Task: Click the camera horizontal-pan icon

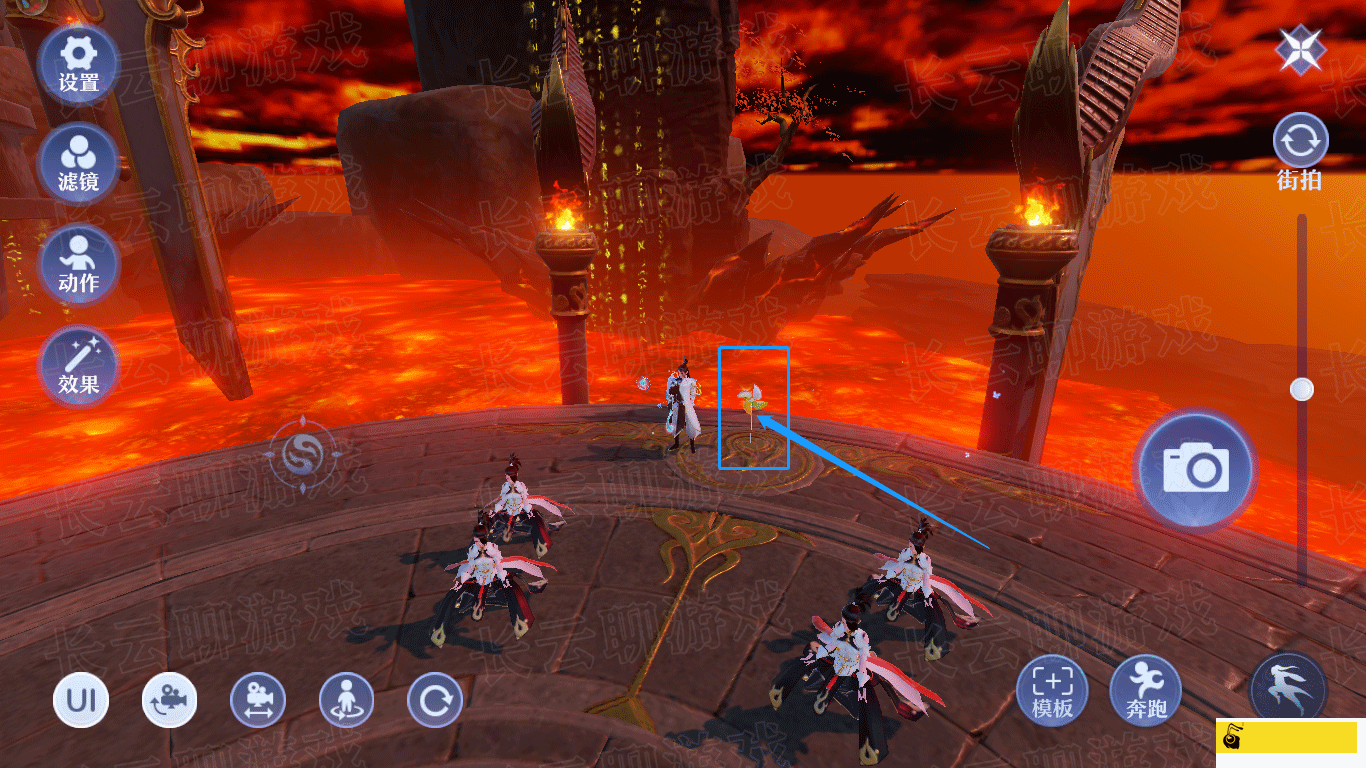Action: click(x=258, y=699)
